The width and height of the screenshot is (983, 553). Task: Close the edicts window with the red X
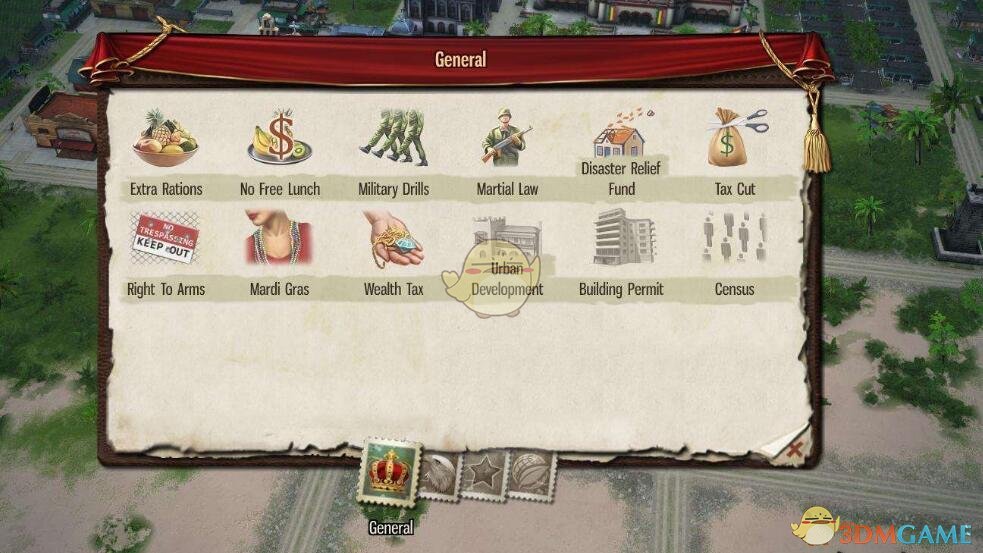[x=794, y=450]
